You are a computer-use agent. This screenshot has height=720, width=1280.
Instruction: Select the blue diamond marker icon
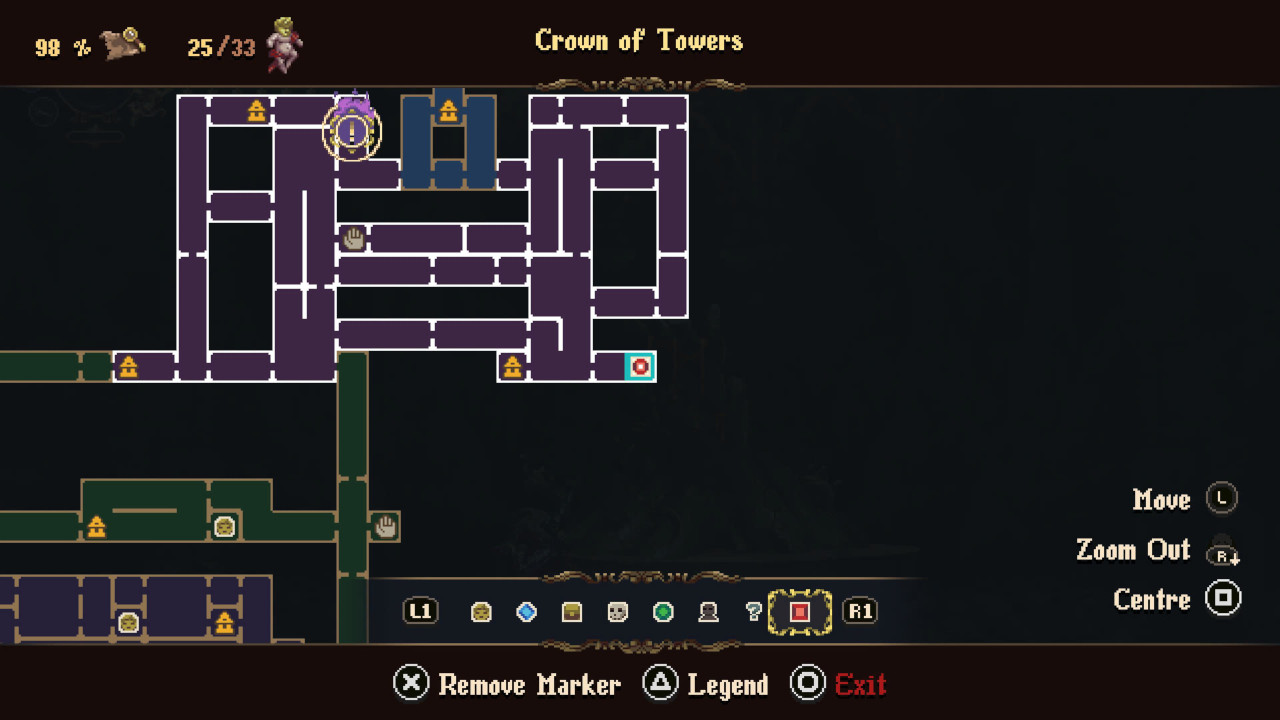(x=526, y=612)
